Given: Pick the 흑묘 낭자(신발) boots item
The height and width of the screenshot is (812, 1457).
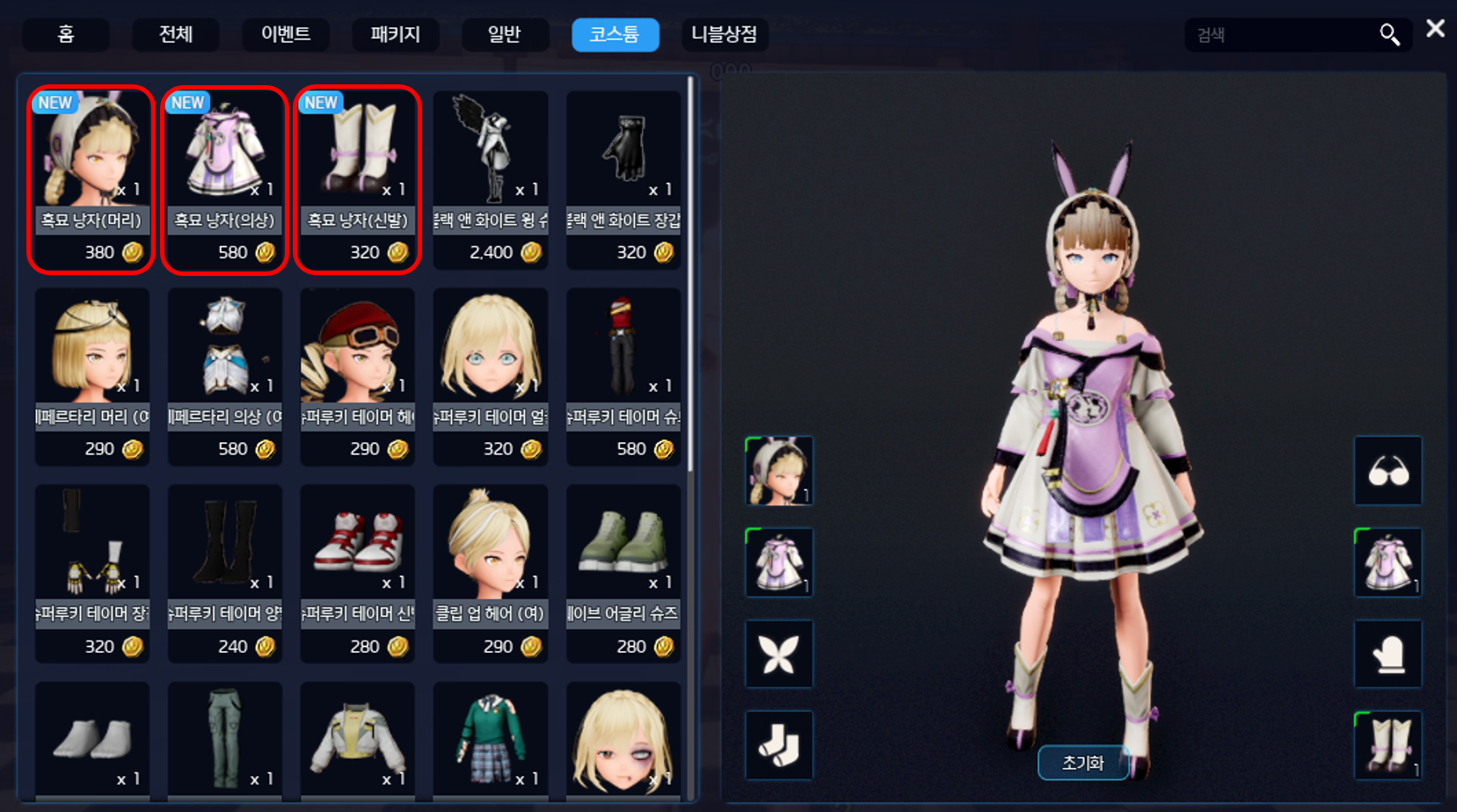Looking at the screenshot, I should [358, 179].
